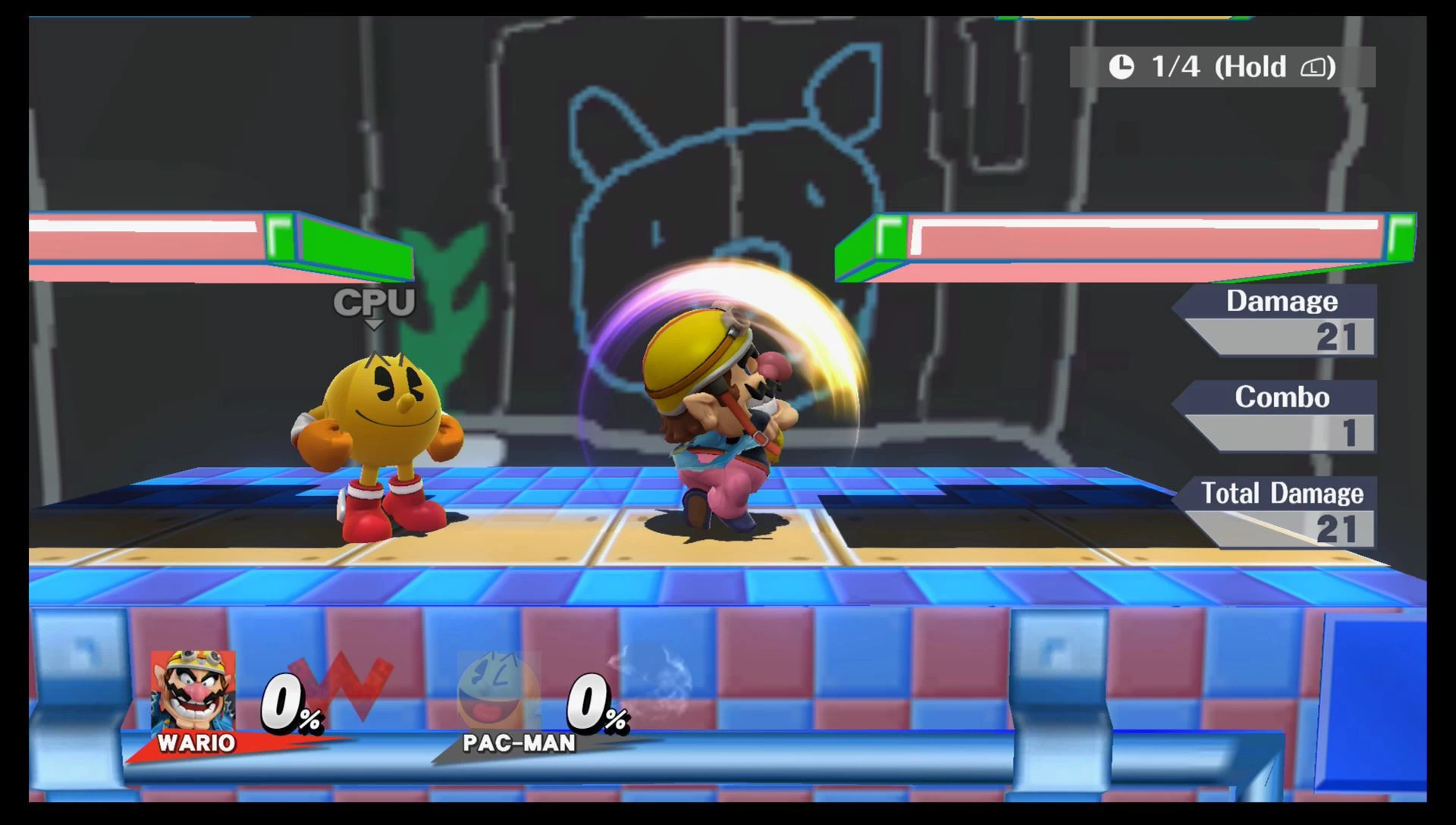This screenshot has height=825, width=1456.
Task: Expand the Total Damage panel
Action: [x=1282, y=494]
